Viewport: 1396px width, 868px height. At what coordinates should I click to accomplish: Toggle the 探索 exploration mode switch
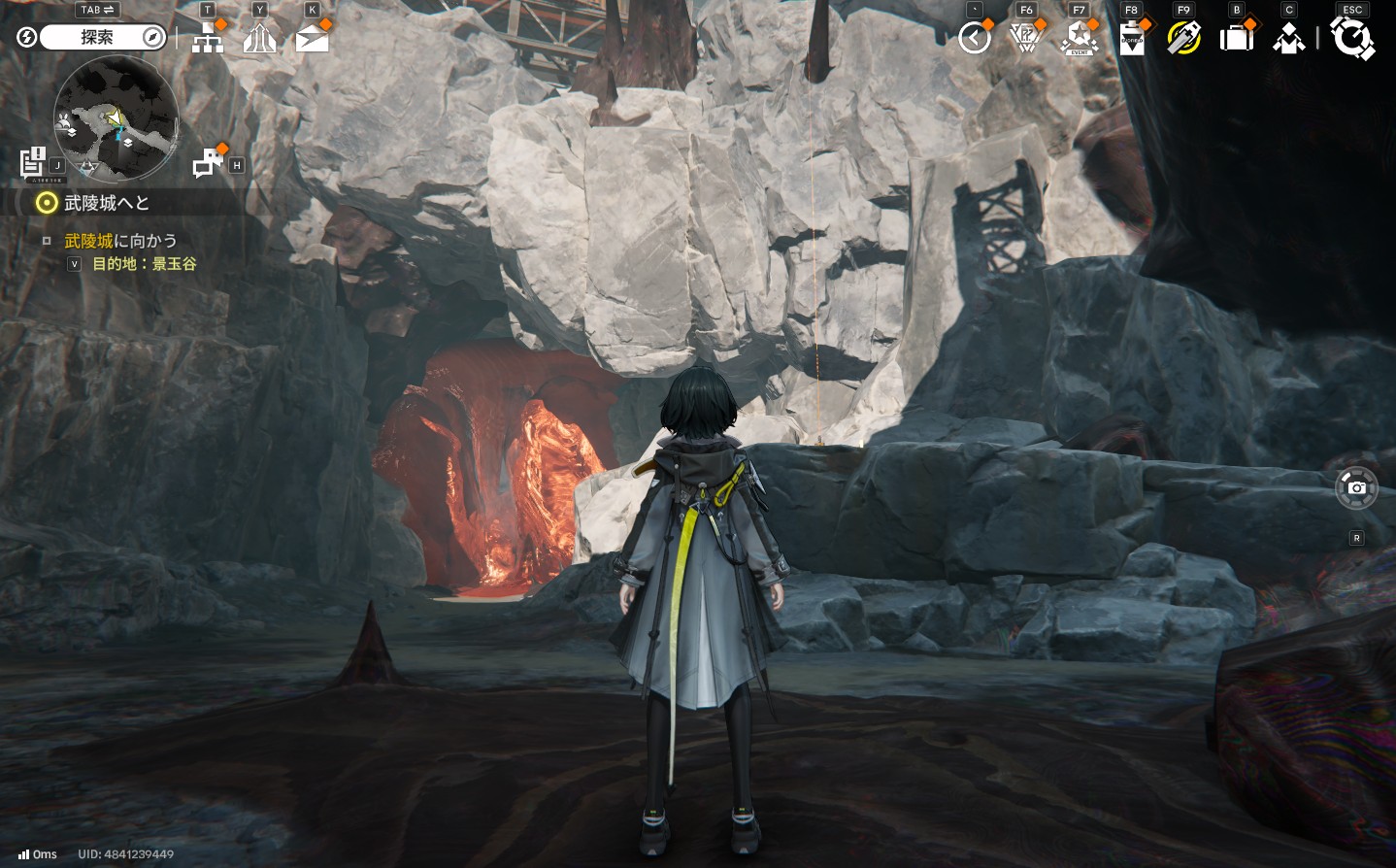[x=96, y=38]
